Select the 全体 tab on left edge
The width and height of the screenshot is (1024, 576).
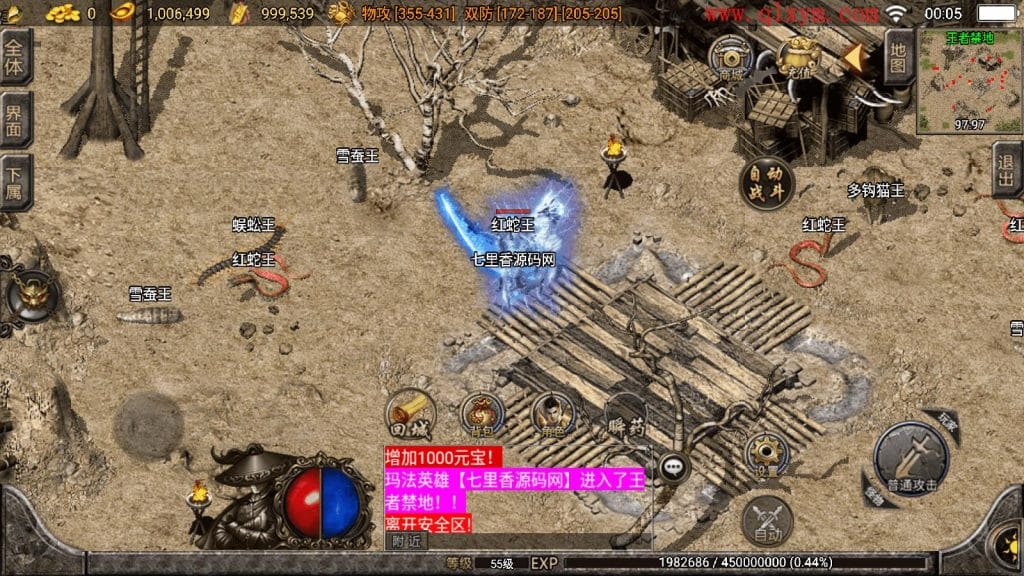point(15,56)
